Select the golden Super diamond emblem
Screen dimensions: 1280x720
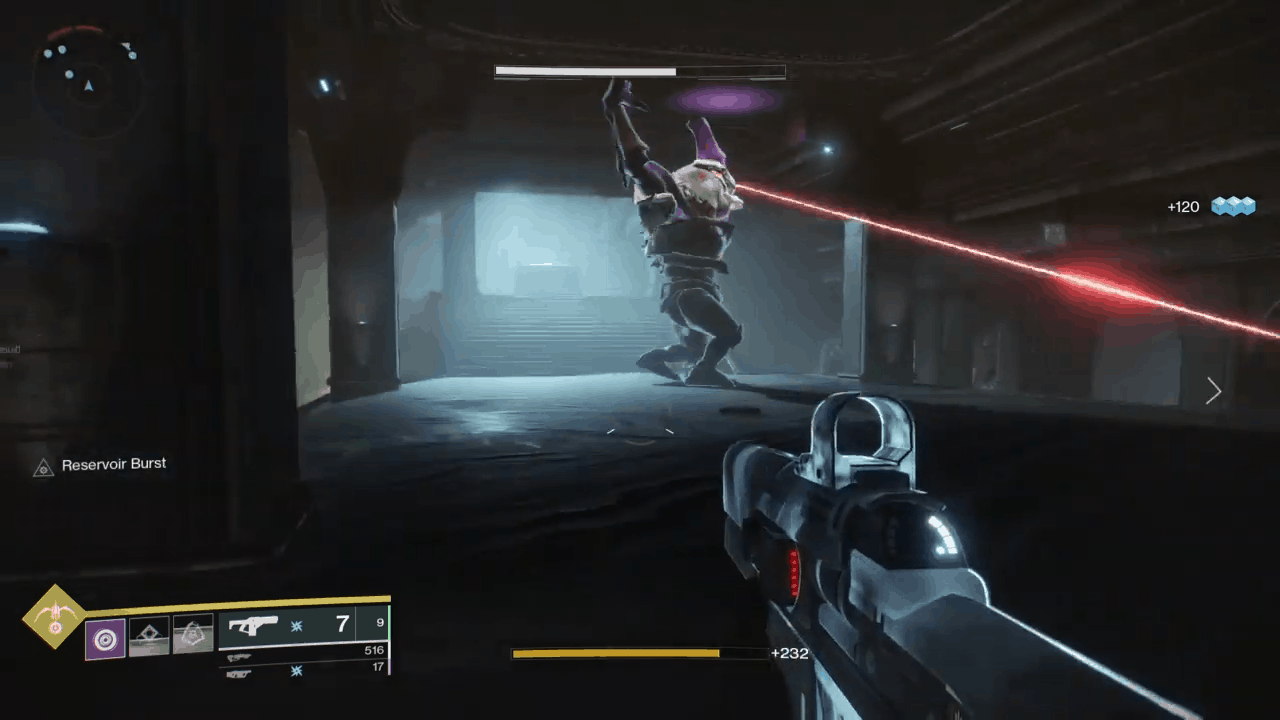53,618
